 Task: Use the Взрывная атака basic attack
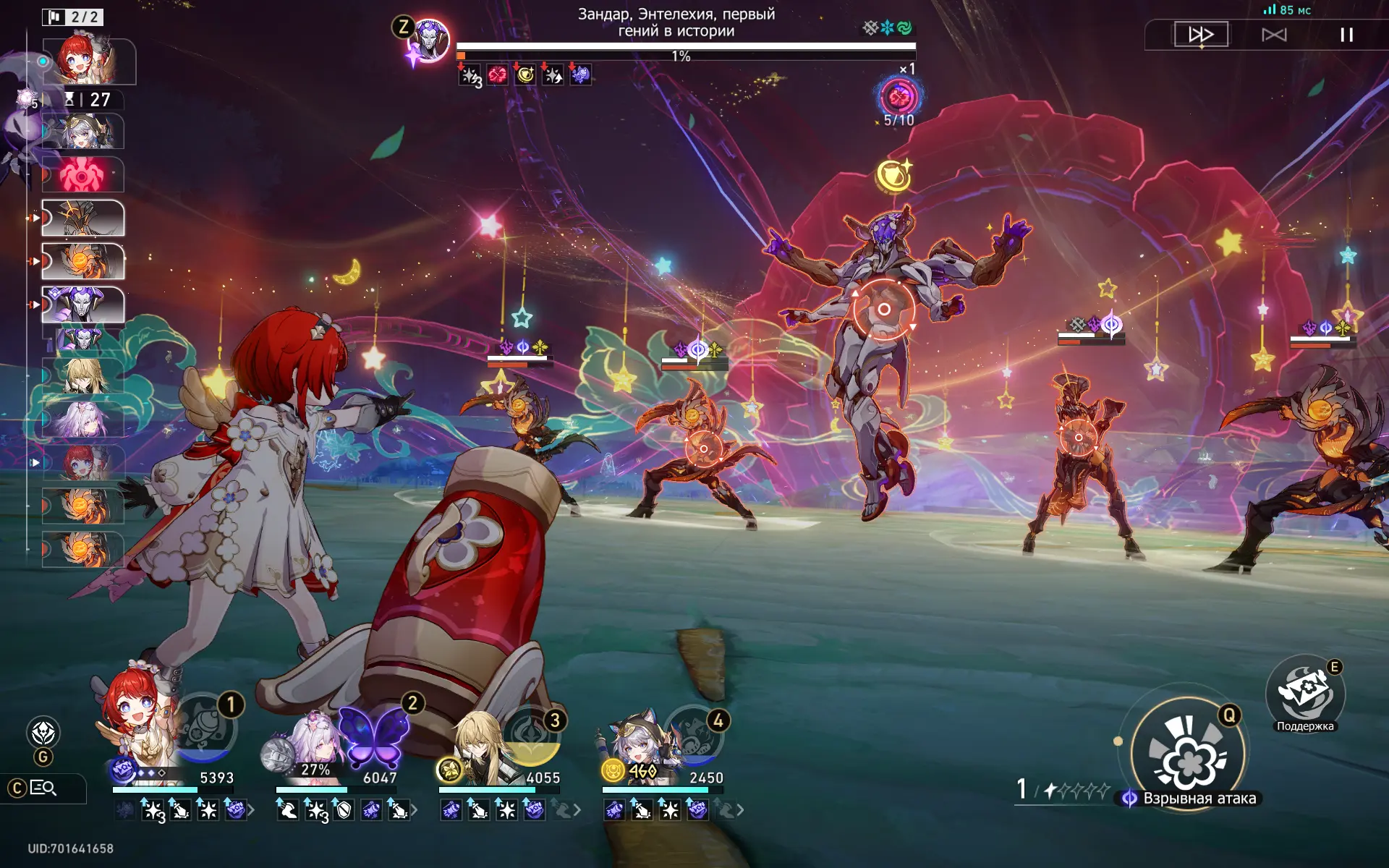(1188, 754)
